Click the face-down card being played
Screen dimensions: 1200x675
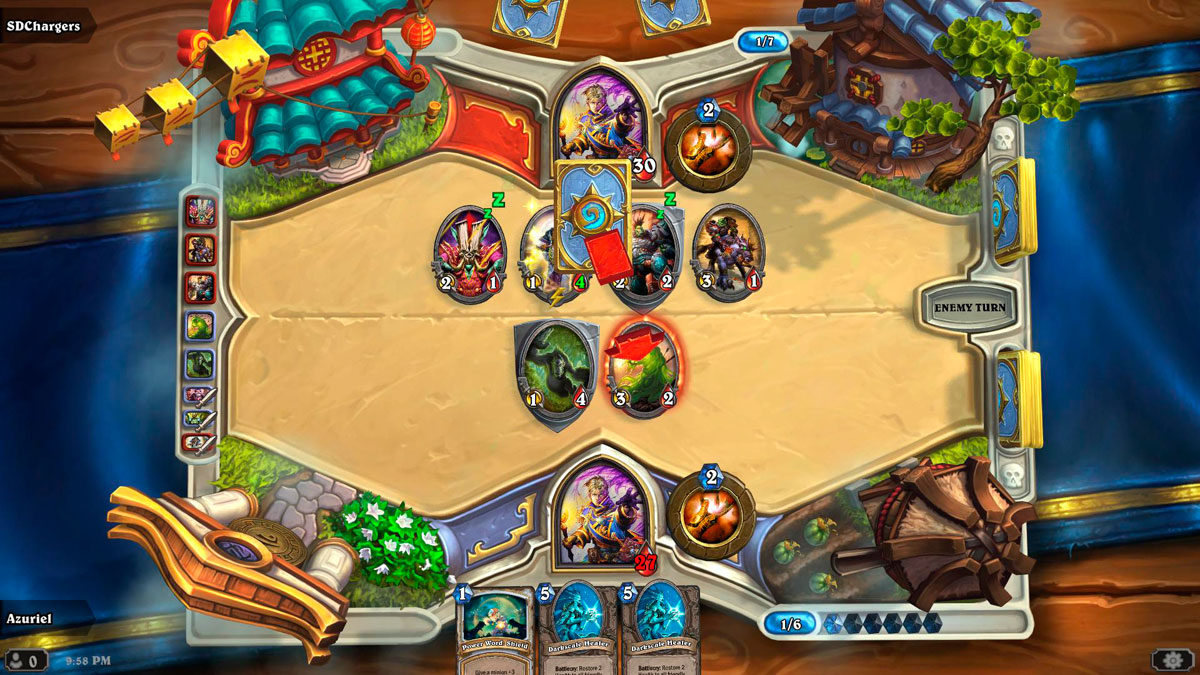point(592,216)
